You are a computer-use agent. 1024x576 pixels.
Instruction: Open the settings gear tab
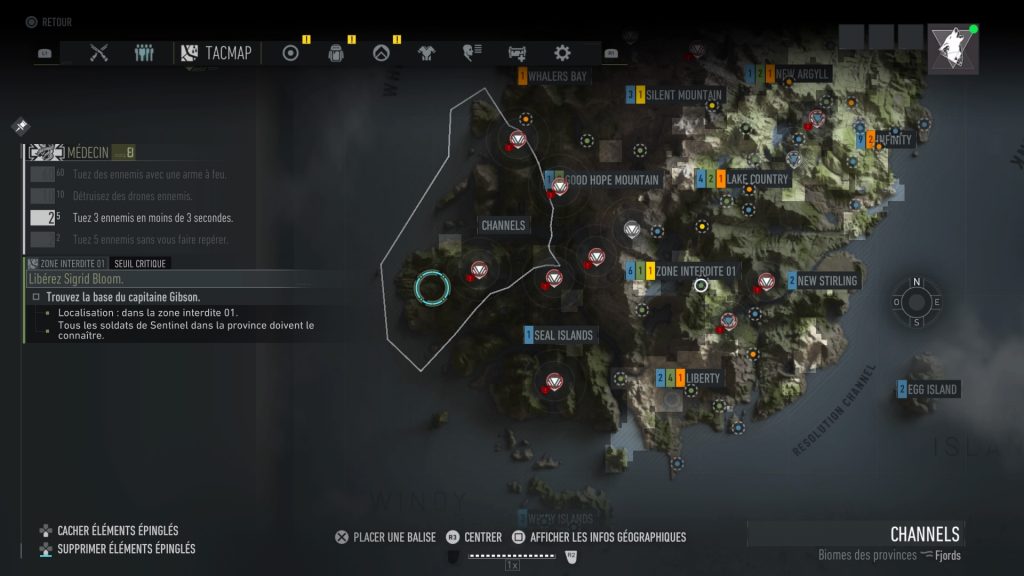click(x=562, y=53)
